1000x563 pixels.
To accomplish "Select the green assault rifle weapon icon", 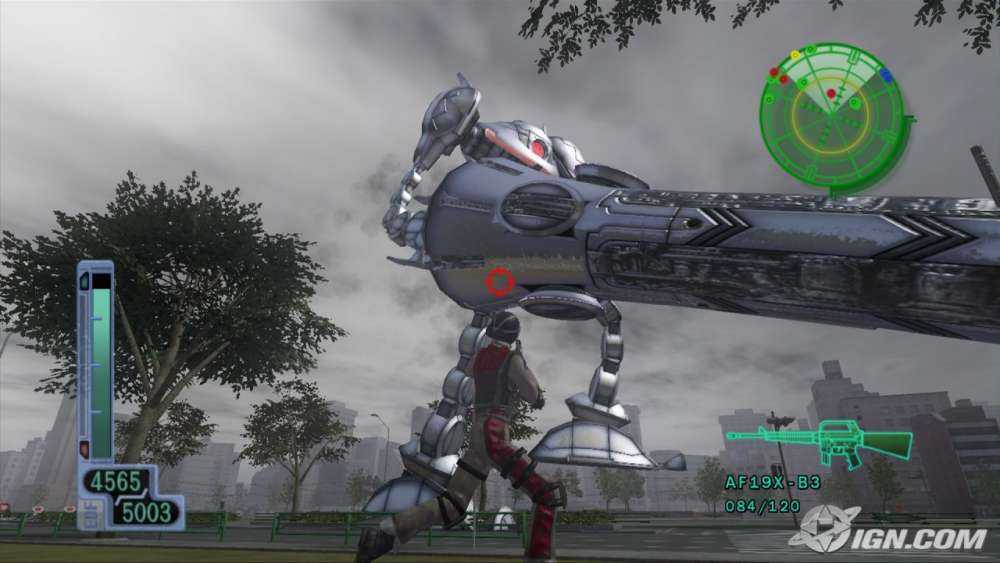I will [819, 440].
